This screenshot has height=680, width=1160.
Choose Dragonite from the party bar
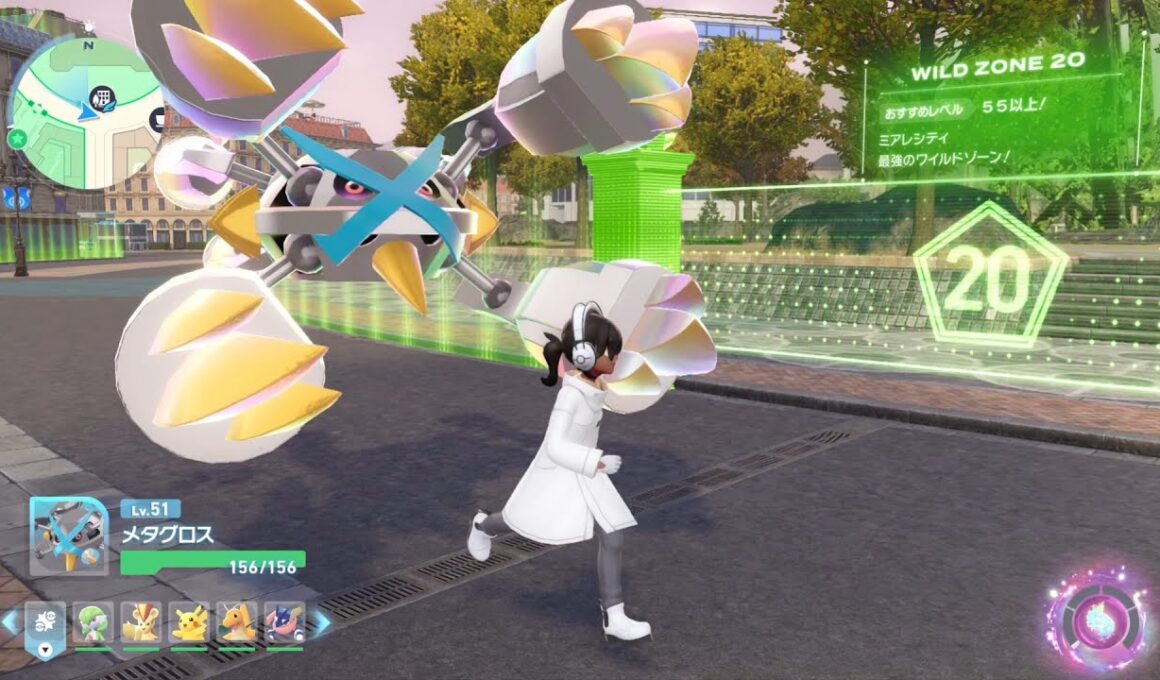coord(237,623)
